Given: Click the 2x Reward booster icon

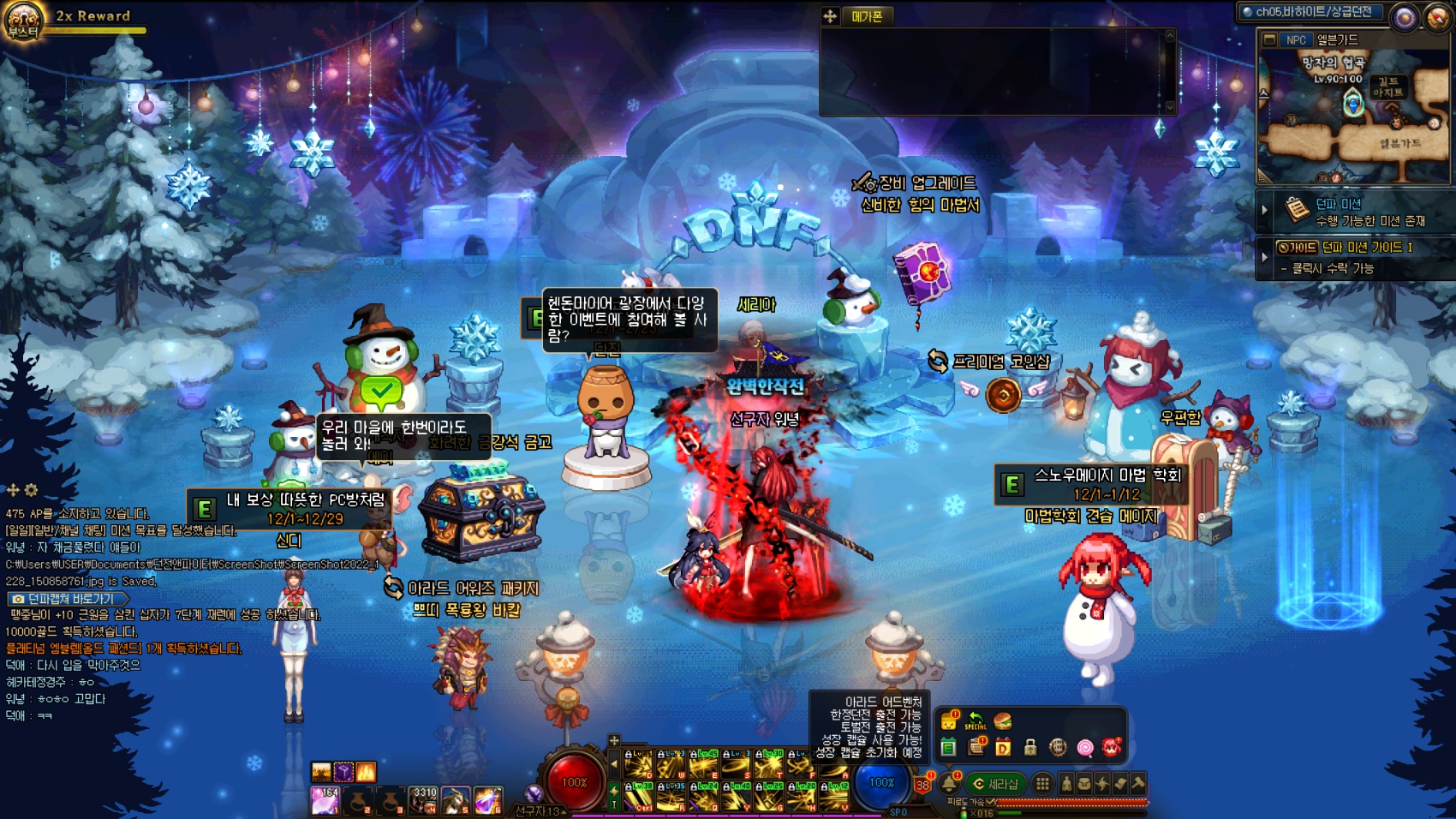Looking at the screenshot, I should tap(23, 21).
